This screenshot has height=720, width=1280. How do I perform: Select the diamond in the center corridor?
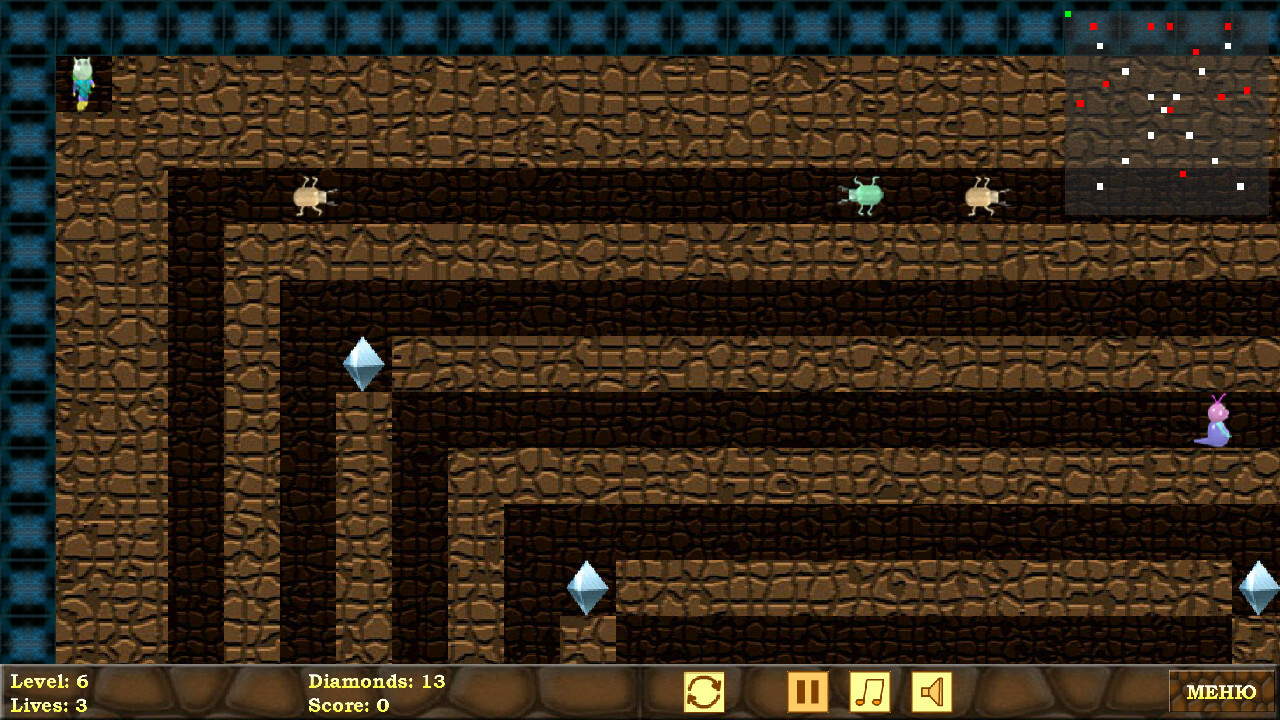pyautogui.click(x=586, y=586)
